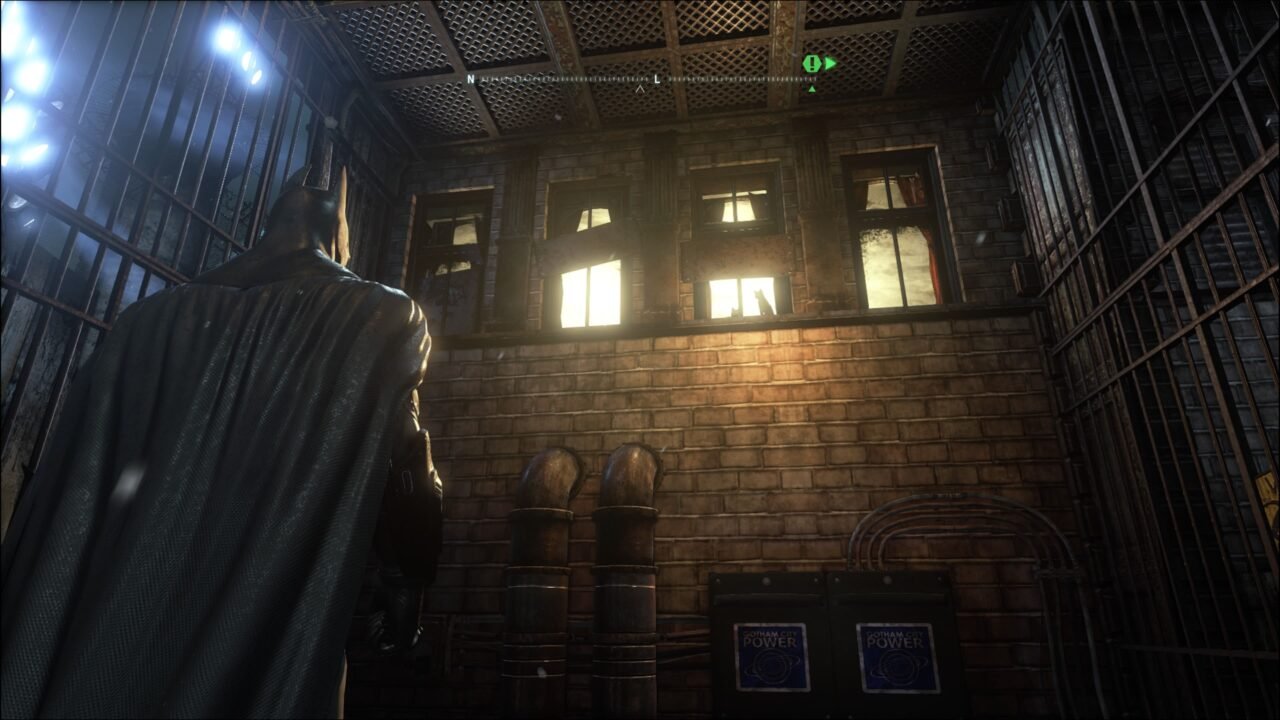
Task: Click the green exclamation objective marker
Action: pos(810,64)
